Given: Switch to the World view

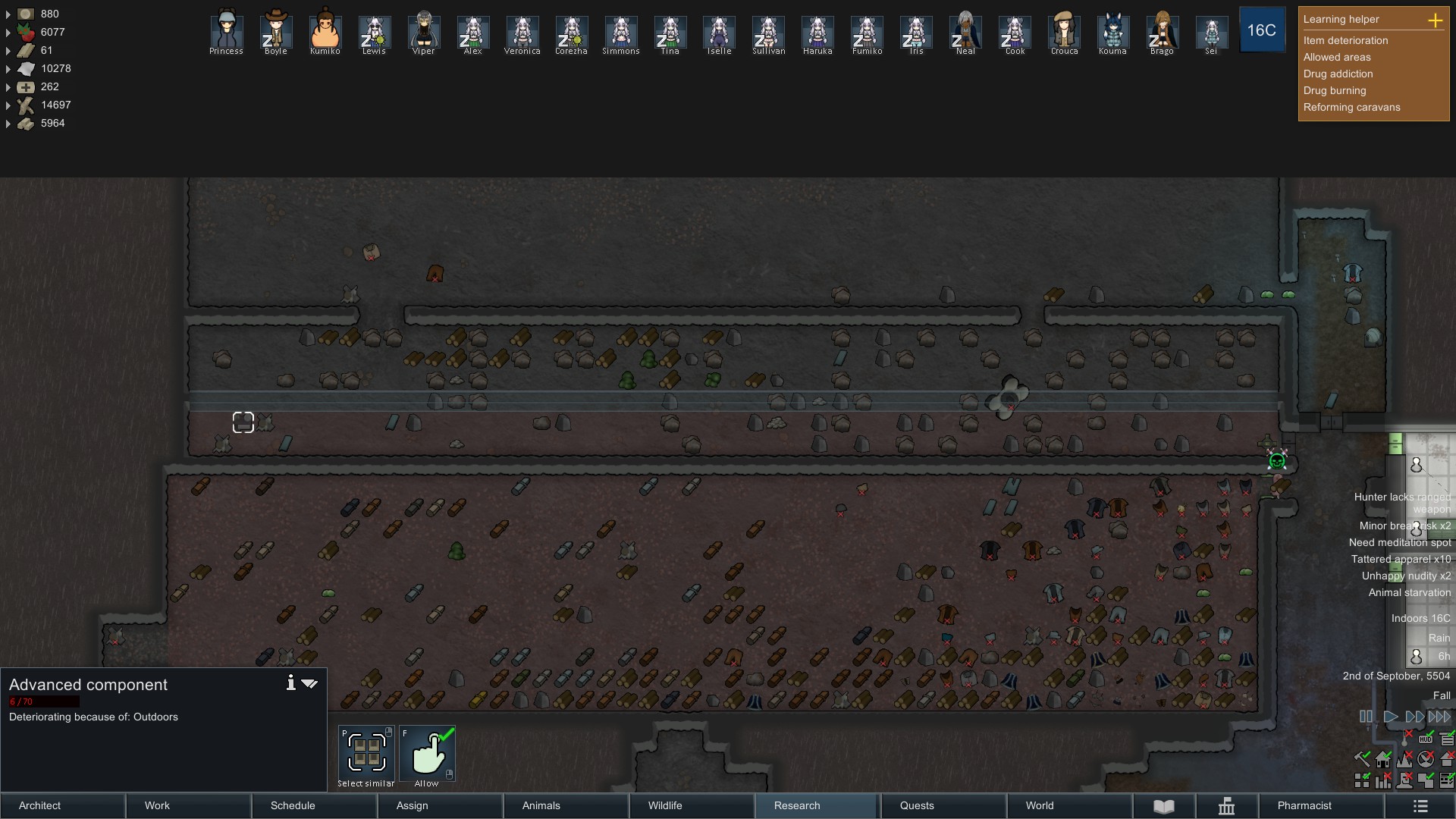Looking at the screenshot, I should (x=1069, y=805).
